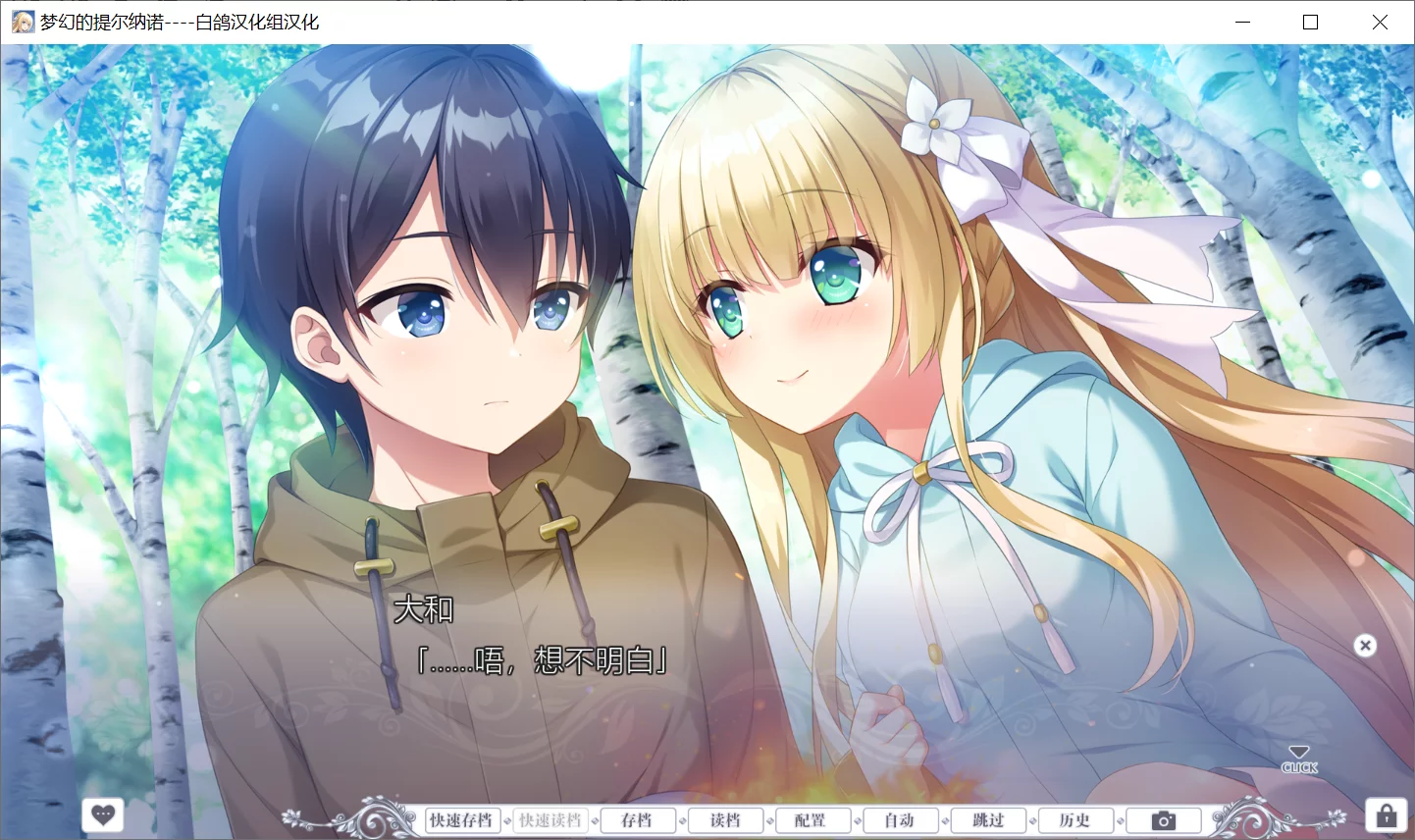
Task: Open the 历史 backlog history
Action: pos(1074,819)
